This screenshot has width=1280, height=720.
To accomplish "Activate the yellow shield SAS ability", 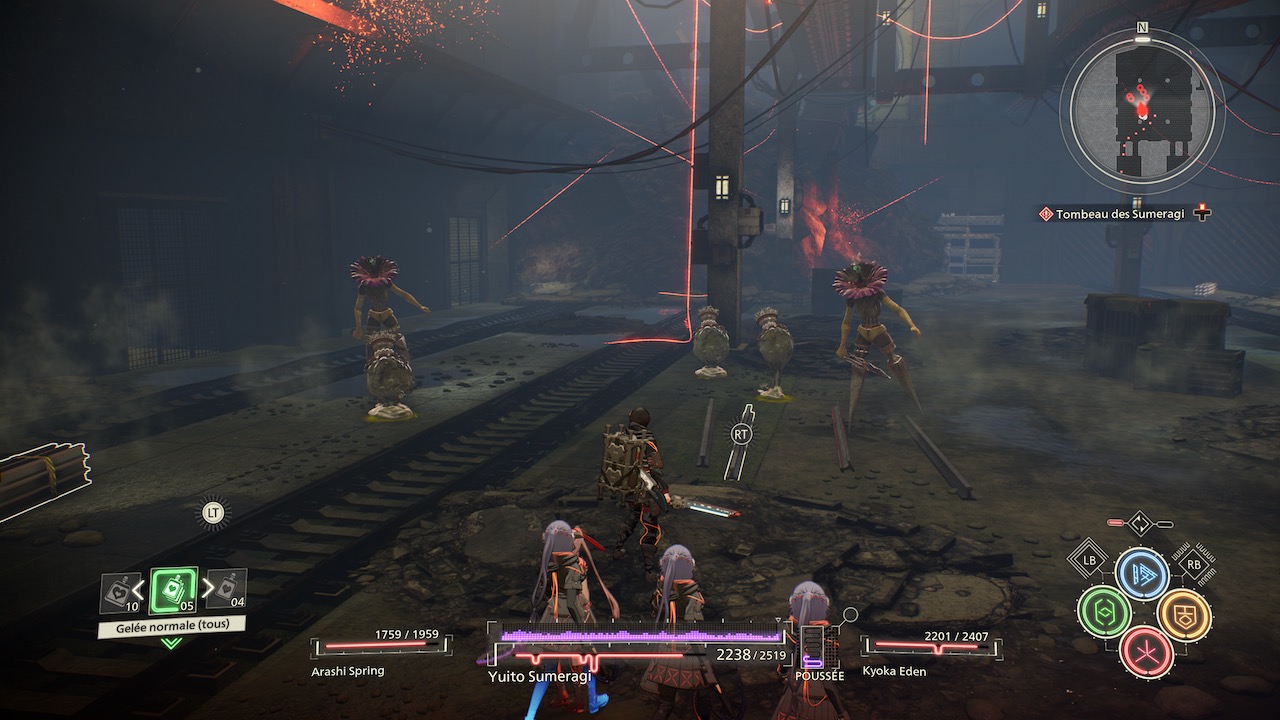I will click(x=1183, y=614).
